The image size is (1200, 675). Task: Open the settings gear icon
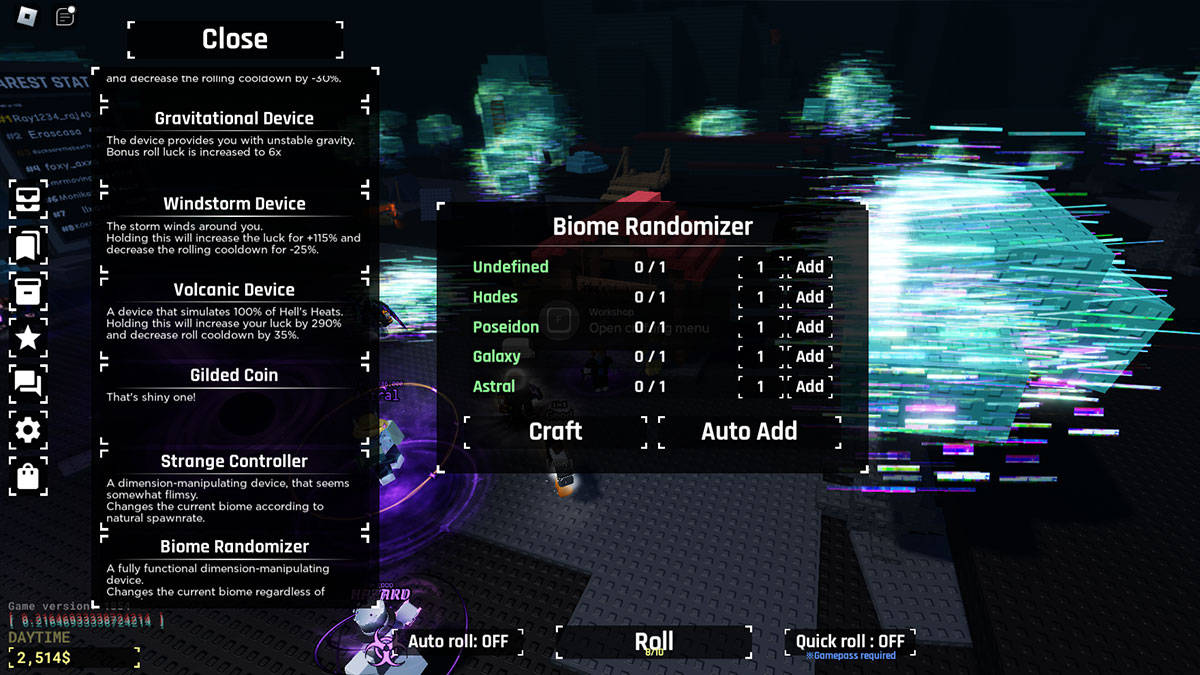28,430
